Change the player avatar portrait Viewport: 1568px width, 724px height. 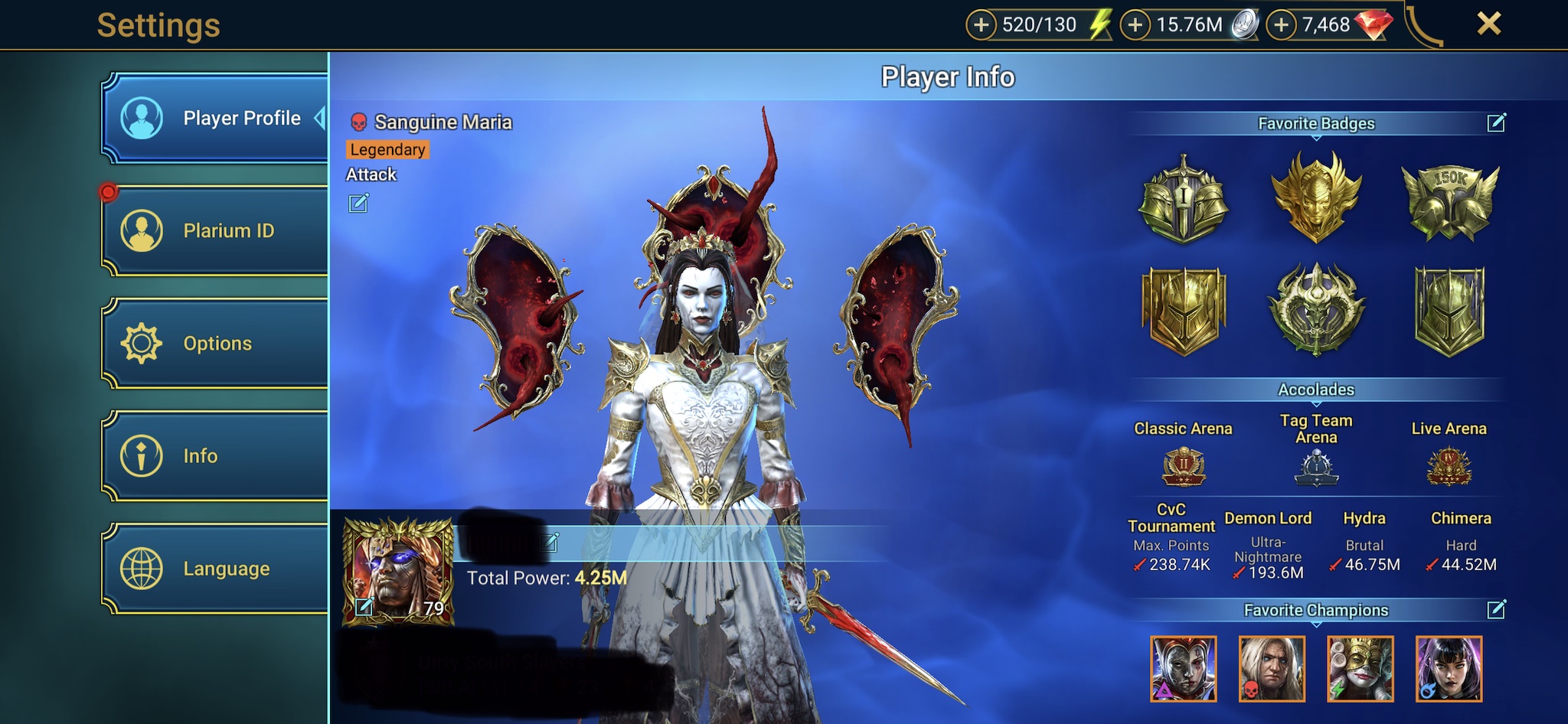pyautogui.click(x=364, y=608)
